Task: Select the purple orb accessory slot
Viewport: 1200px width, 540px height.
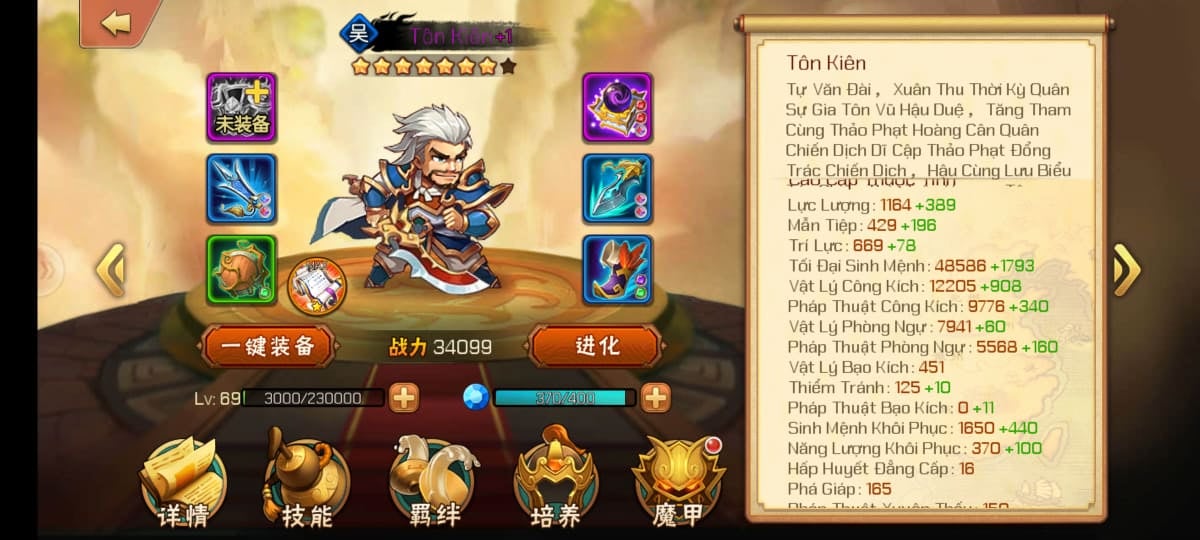Action: (x=617, y=107)
